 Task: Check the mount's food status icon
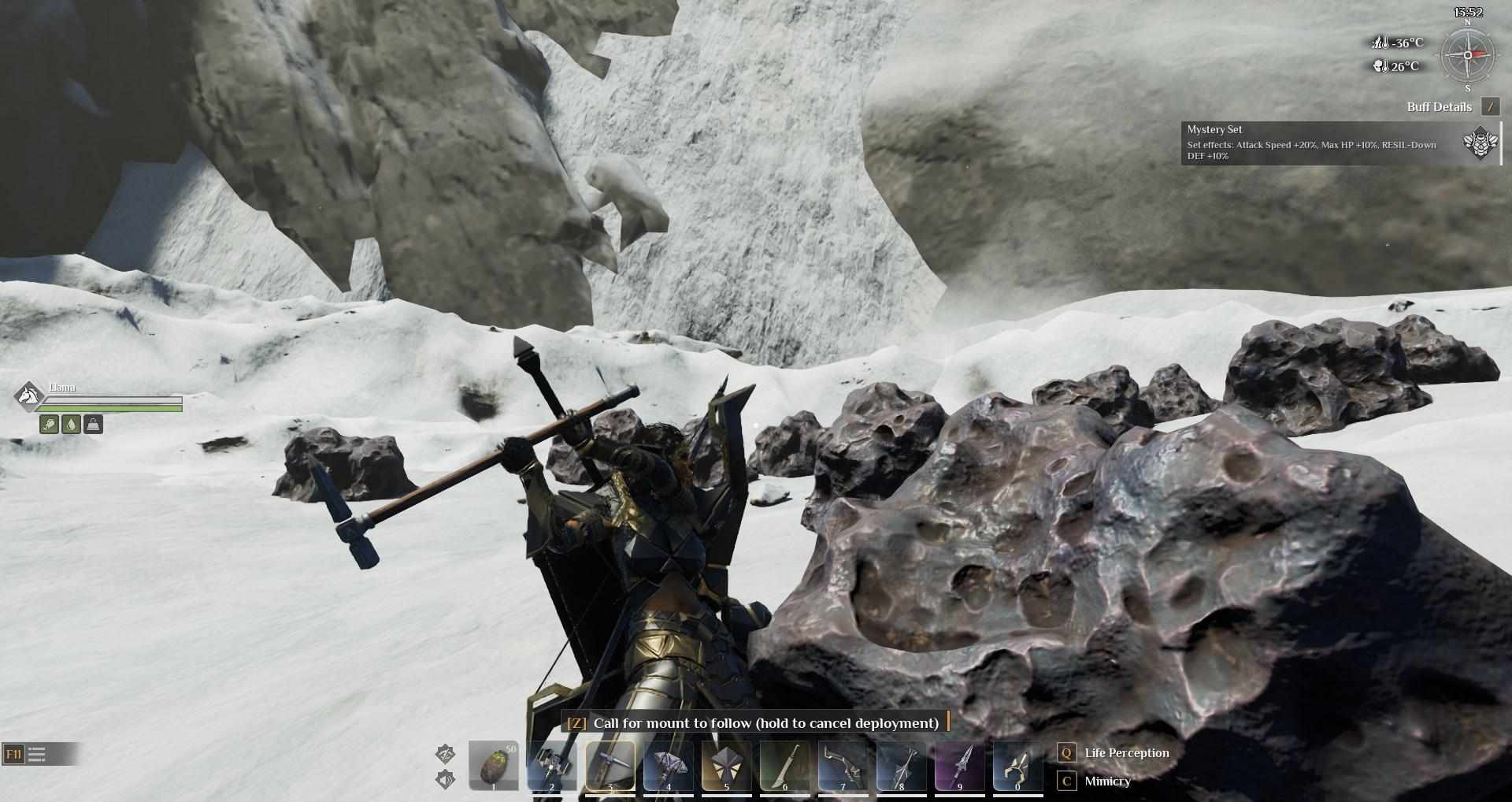(x=49, y=425)
